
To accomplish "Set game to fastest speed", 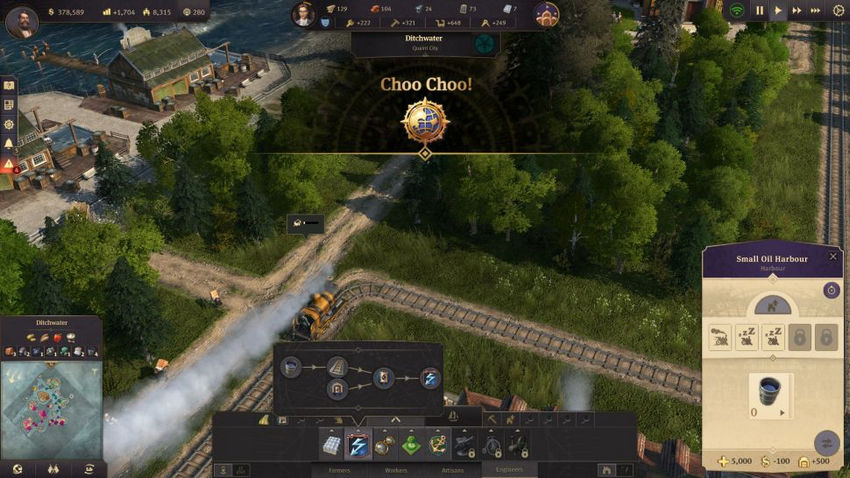I will tap(815, 11).
